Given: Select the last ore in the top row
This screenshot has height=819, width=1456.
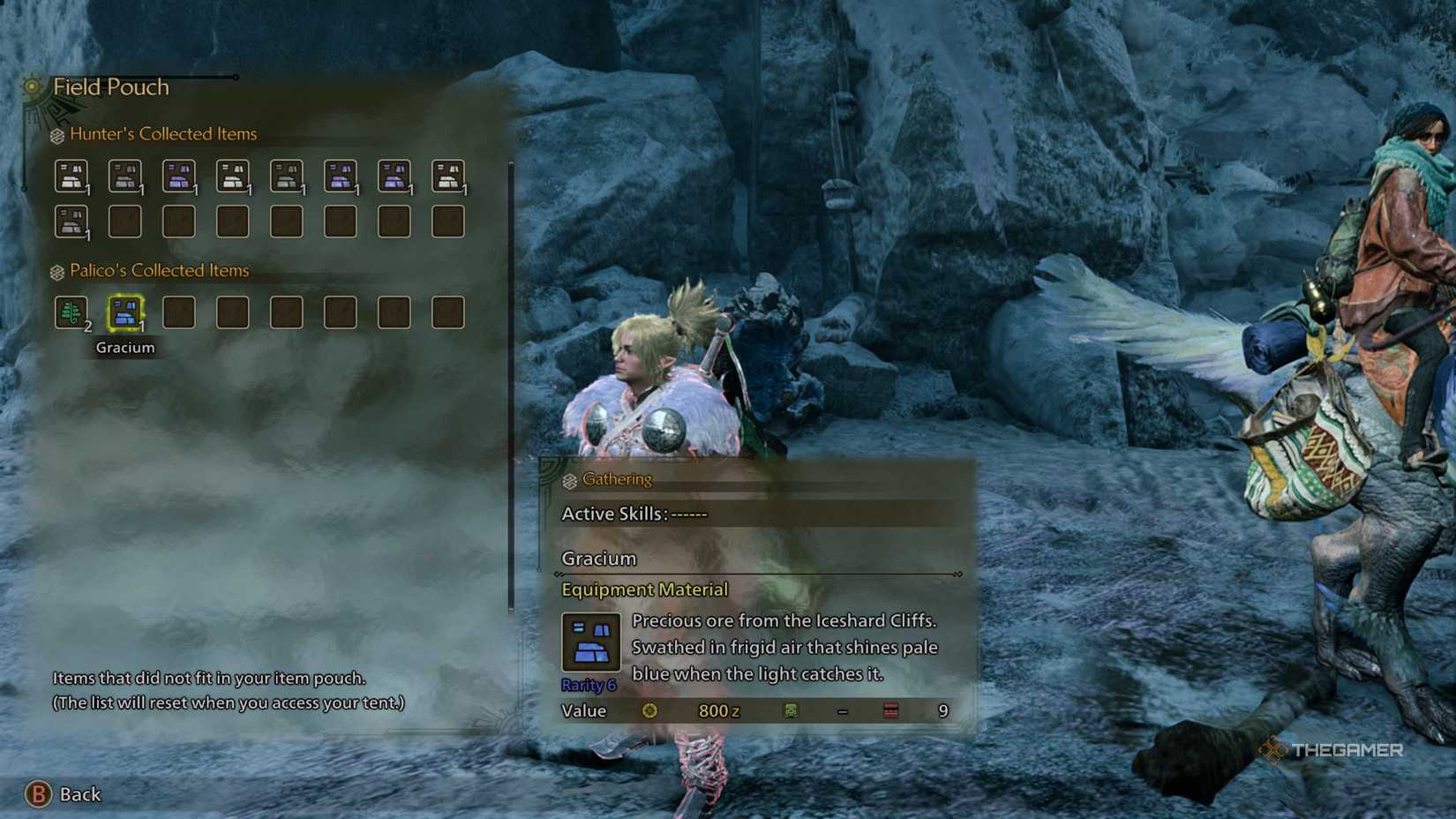Looking at the screenshot, I should 448,174.
